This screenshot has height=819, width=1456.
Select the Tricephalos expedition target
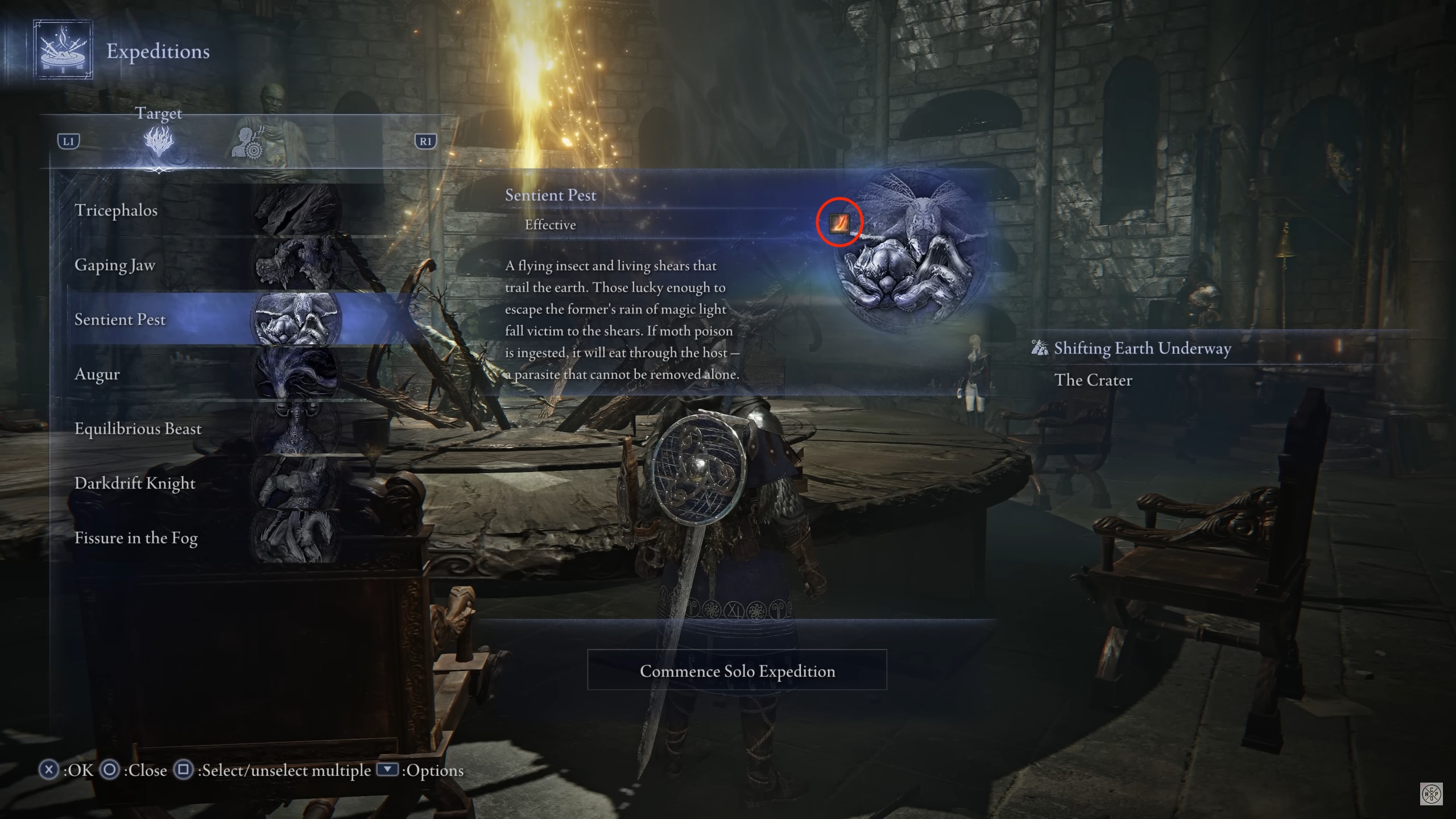[205, 210]
